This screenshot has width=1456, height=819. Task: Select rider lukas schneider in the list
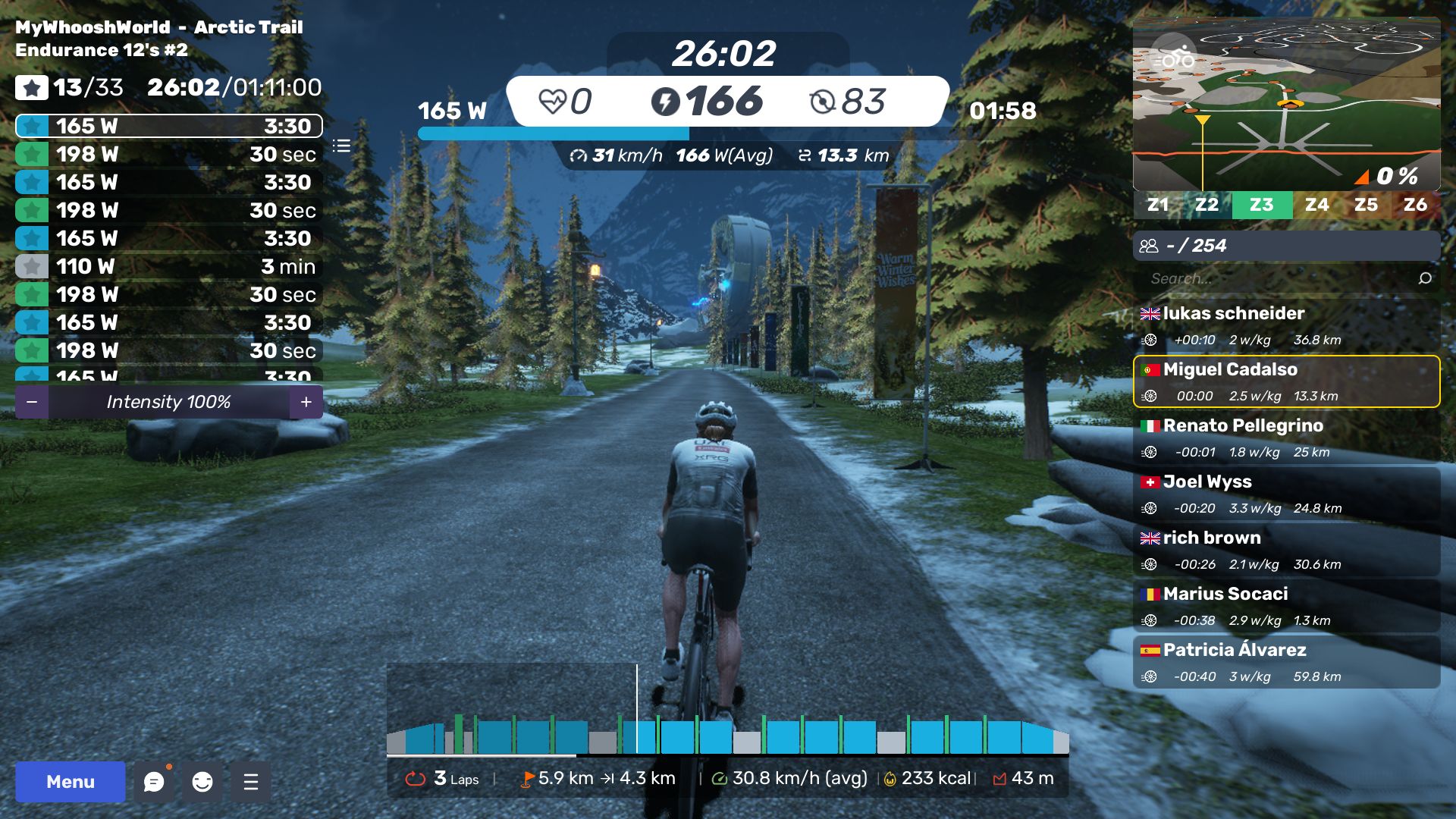tap(1286, 325)
